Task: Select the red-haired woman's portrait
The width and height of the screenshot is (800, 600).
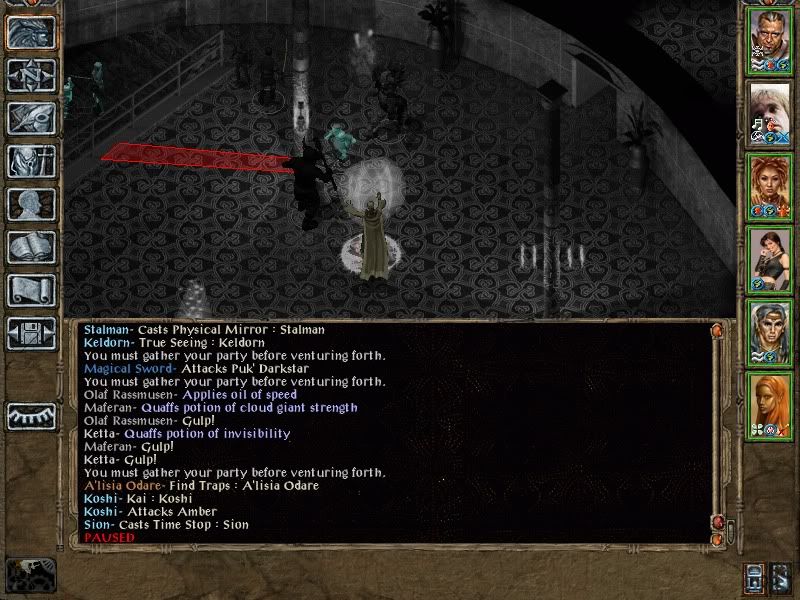Action: (770, 185)
